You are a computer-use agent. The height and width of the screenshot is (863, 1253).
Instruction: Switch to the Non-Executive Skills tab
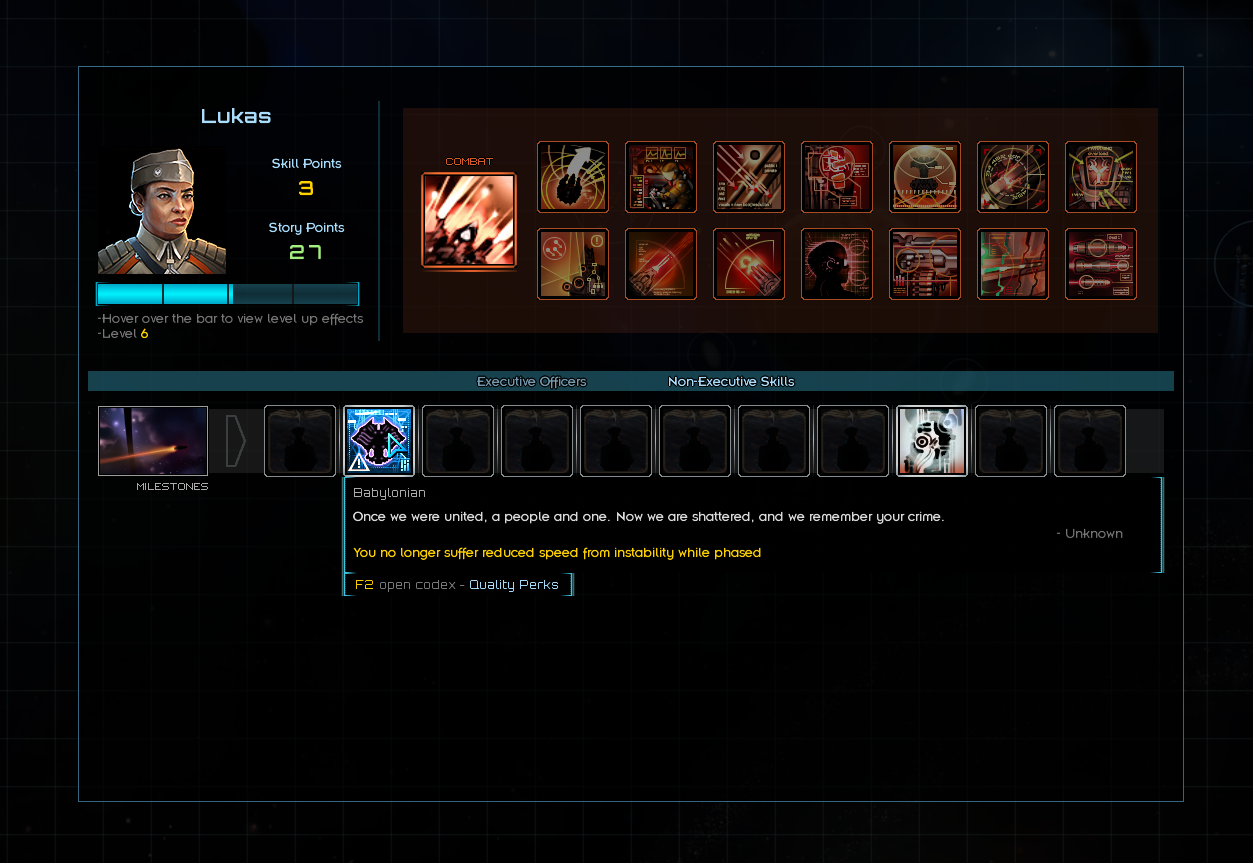coord(731,382)
